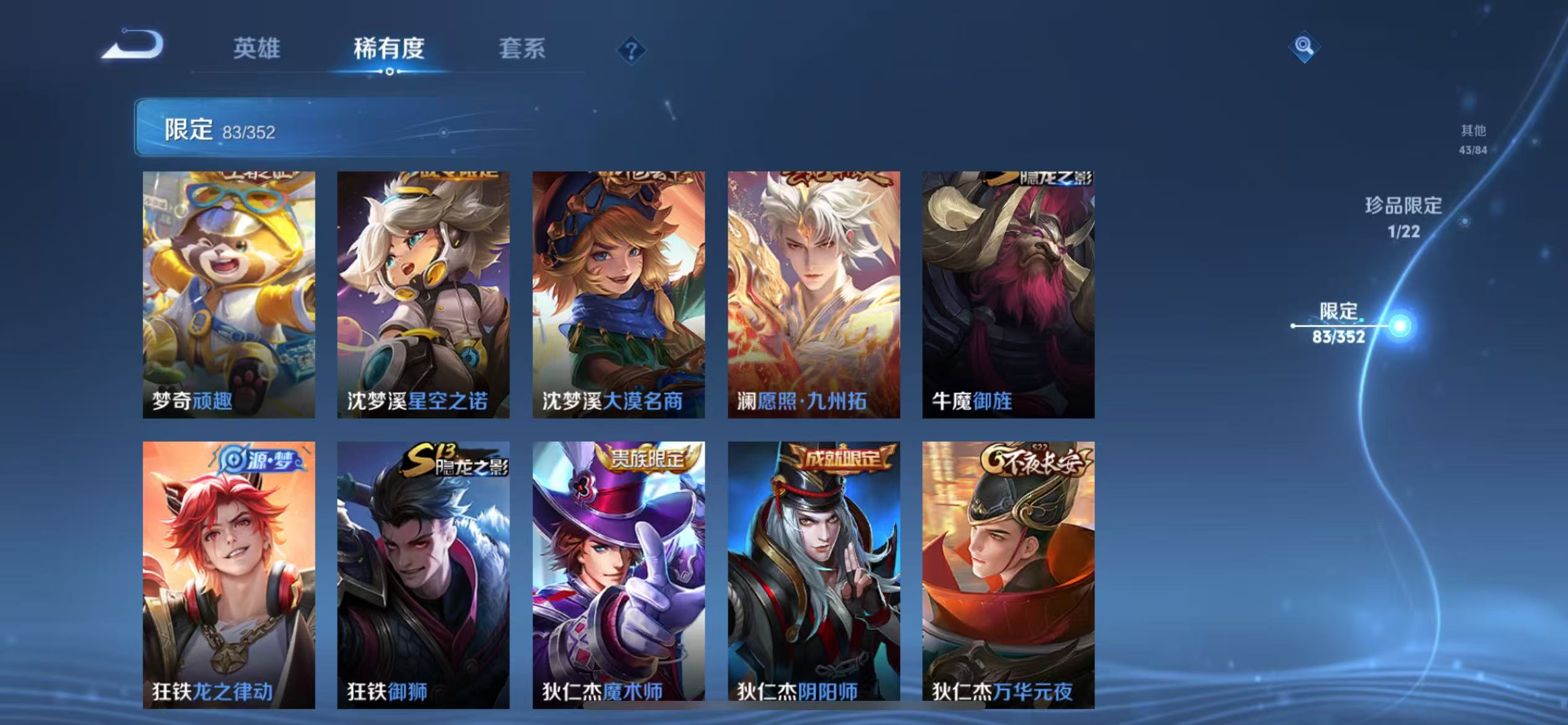Image resolution: width=1568 pixels, height=725 pixels.
Task: Select the 稀有度 tab
Action: (x=390, y=50)
